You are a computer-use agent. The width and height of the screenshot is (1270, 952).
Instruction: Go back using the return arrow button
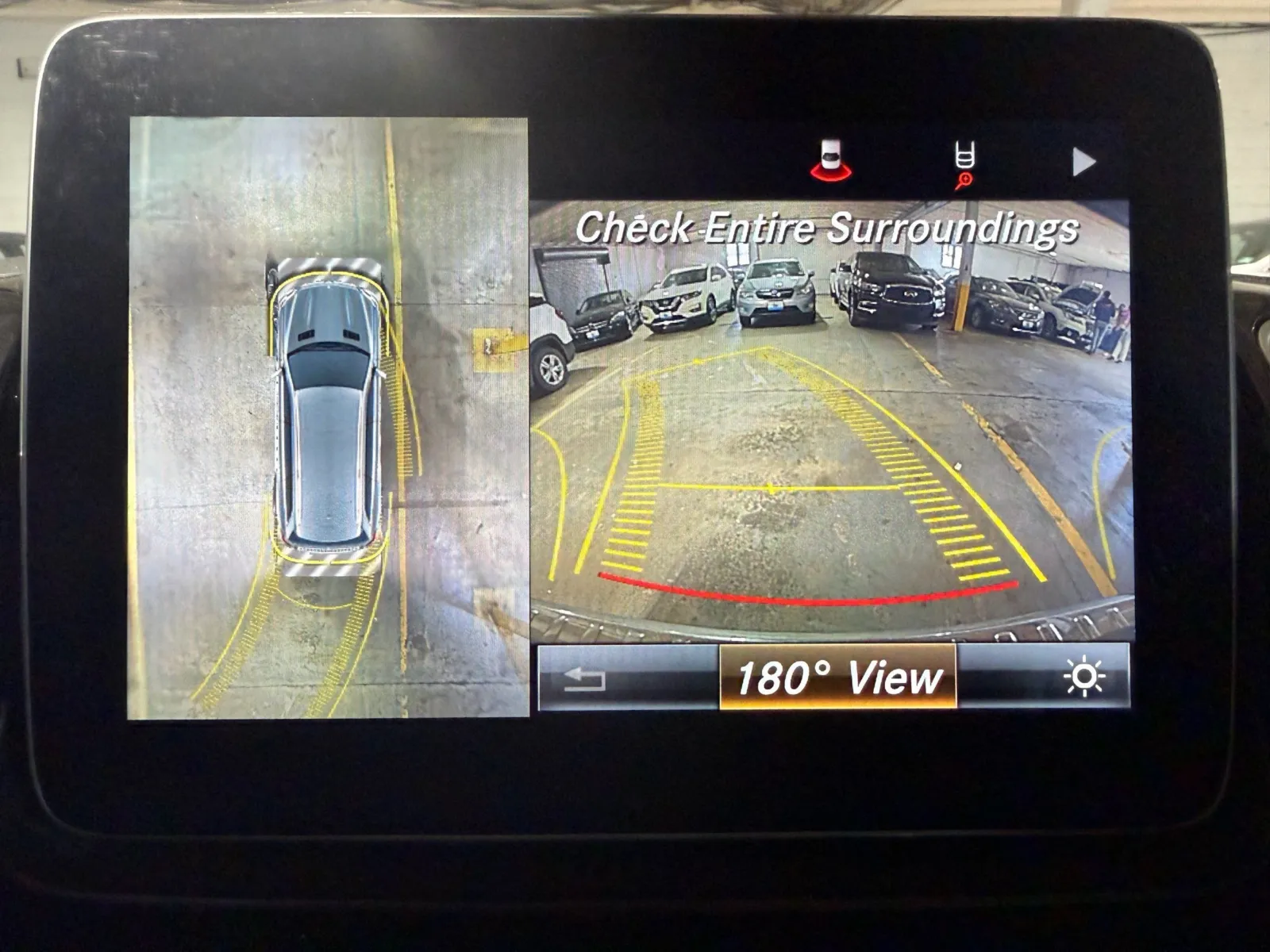click(x=585, y=679)
